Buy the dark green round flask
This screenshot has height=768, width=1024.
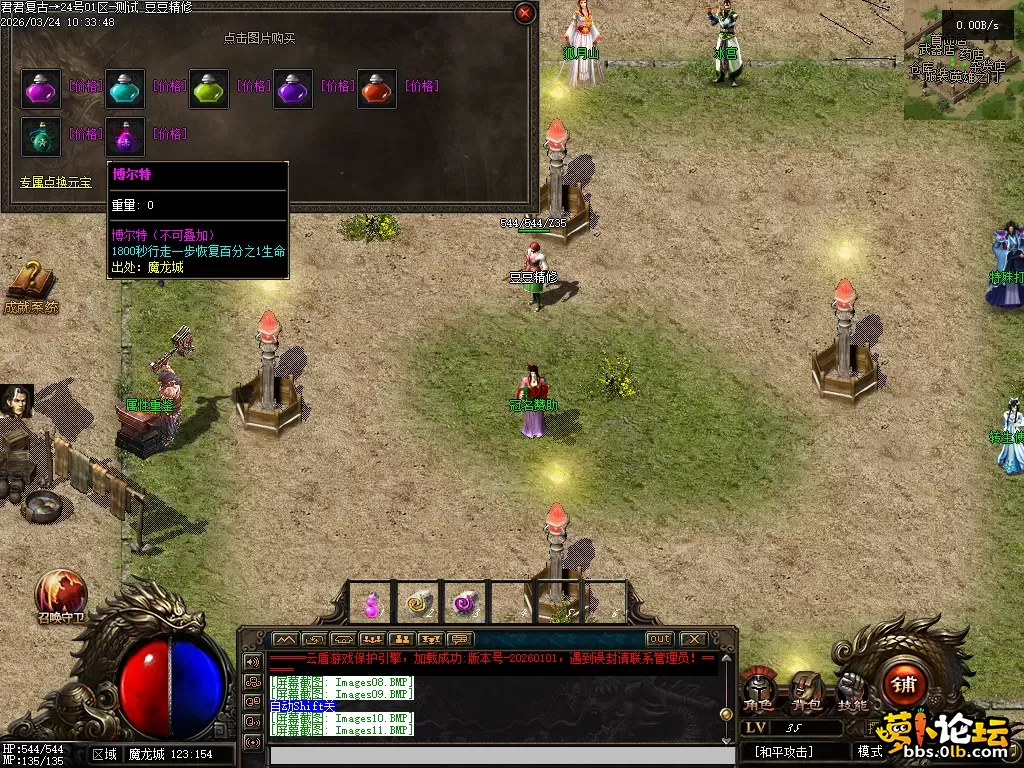point(42,137)
